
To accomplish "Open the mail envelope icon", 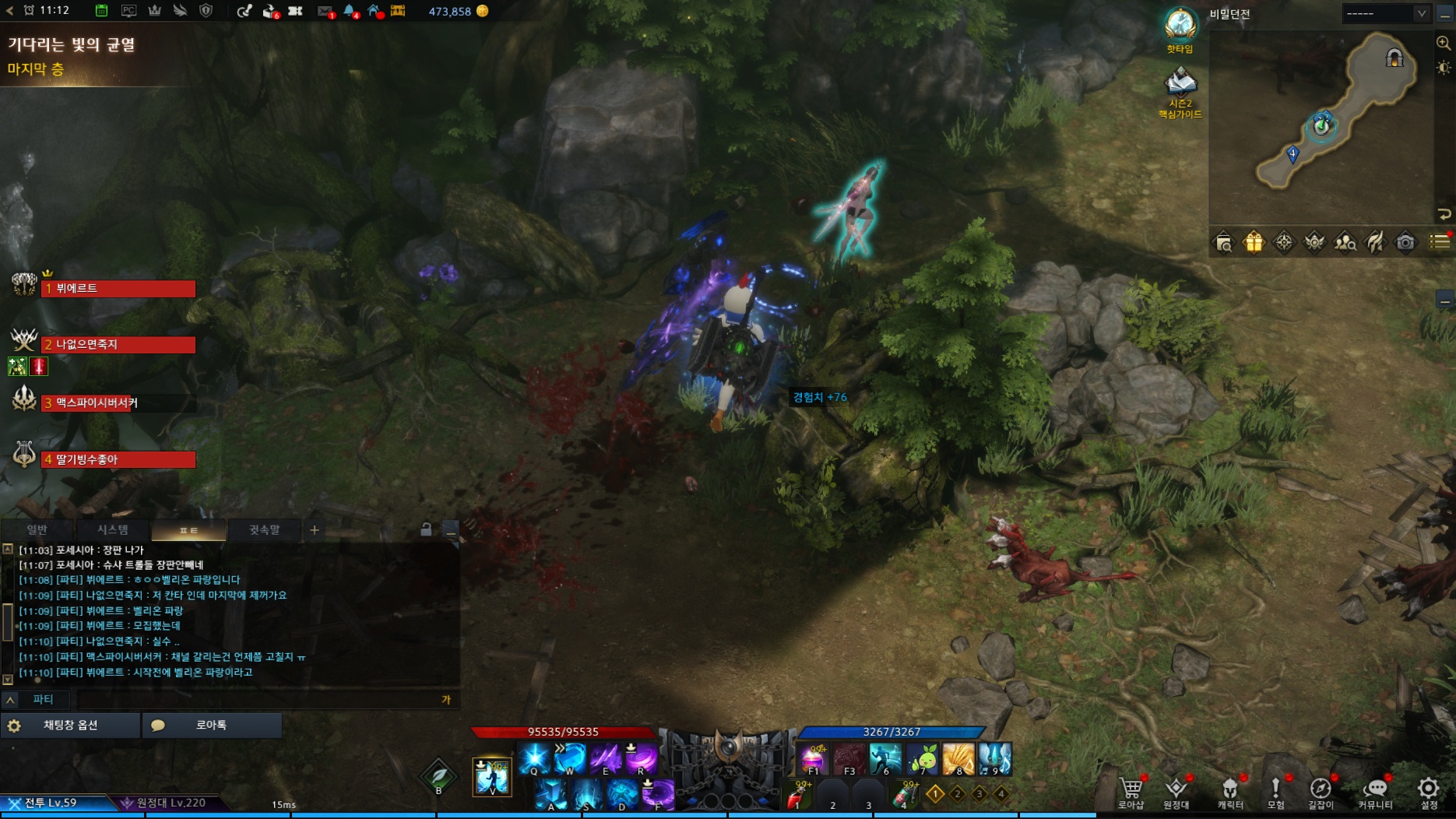I will [325, 11].
